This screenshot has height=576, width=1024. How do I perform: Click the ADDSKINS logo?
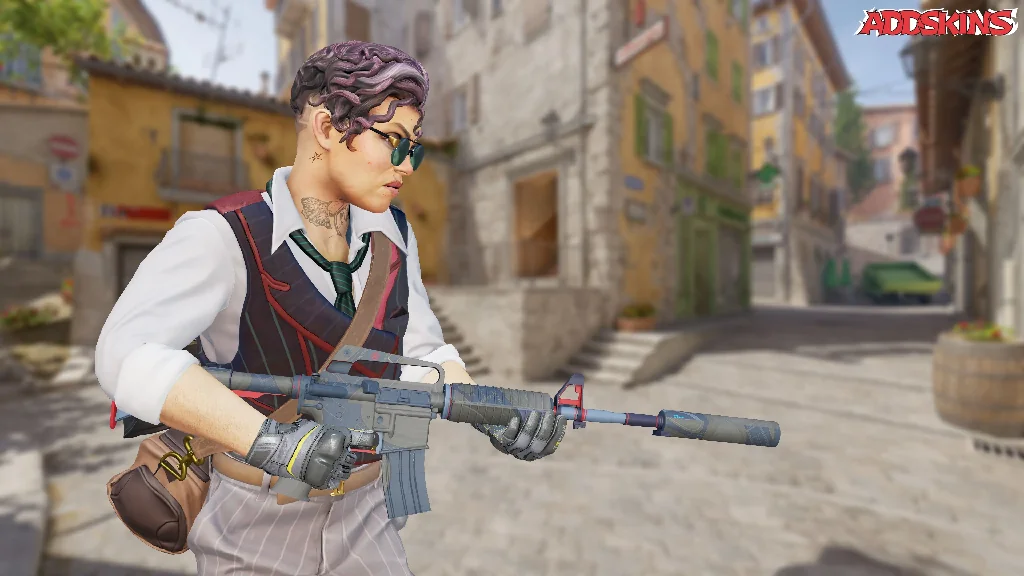[x=935, y=22]
